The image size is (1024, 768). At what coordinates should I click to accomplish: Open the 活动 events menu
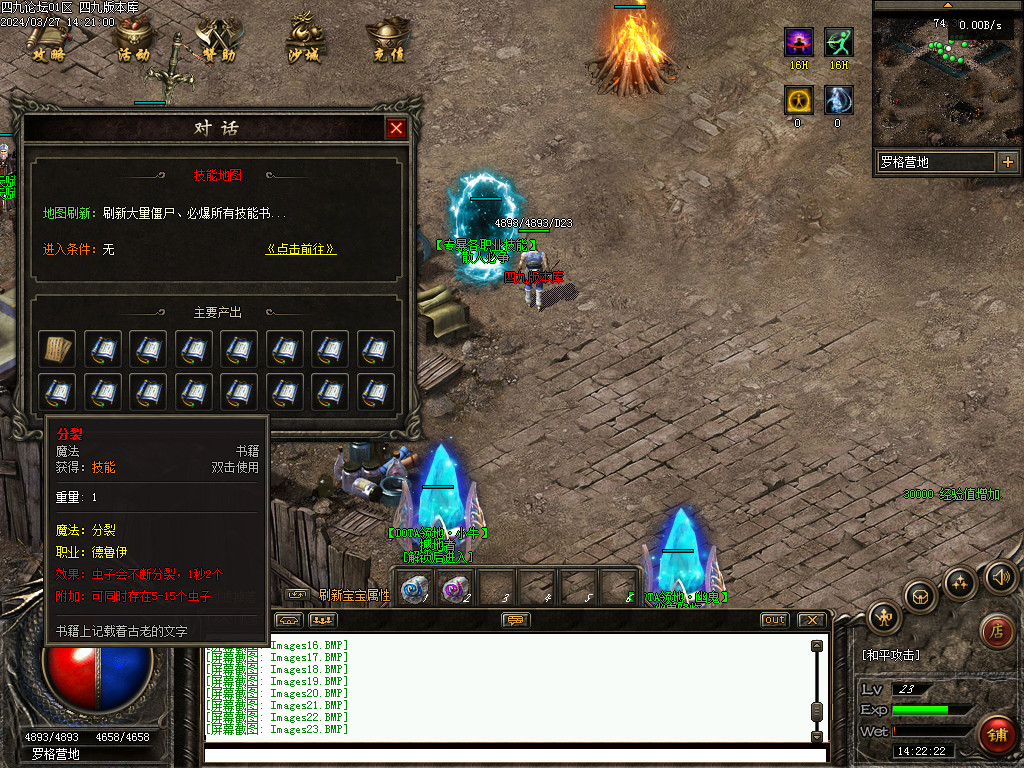(133, 41)
